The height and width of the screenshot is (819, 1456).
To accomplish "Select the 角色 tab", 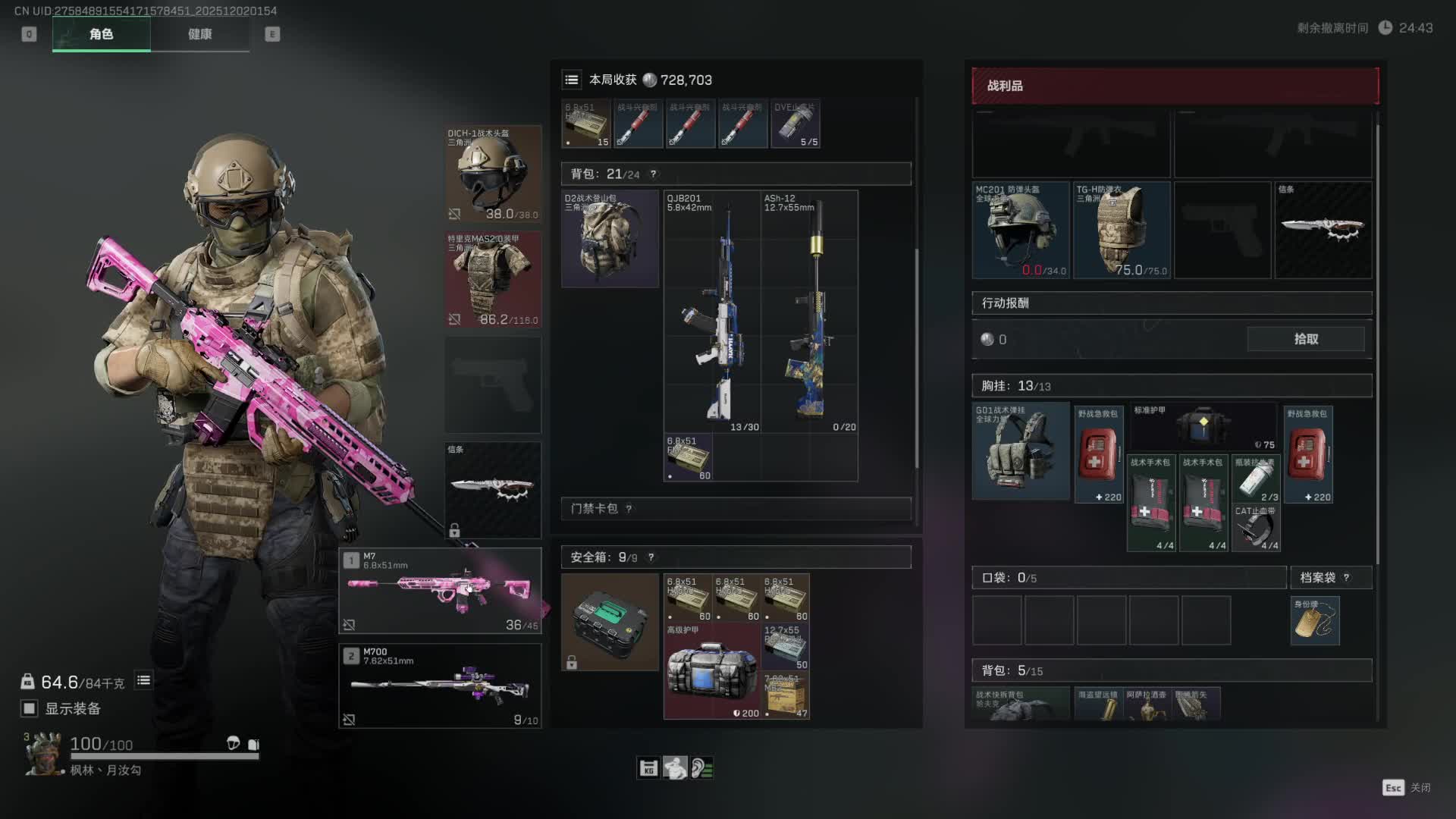I will point(101,34).
